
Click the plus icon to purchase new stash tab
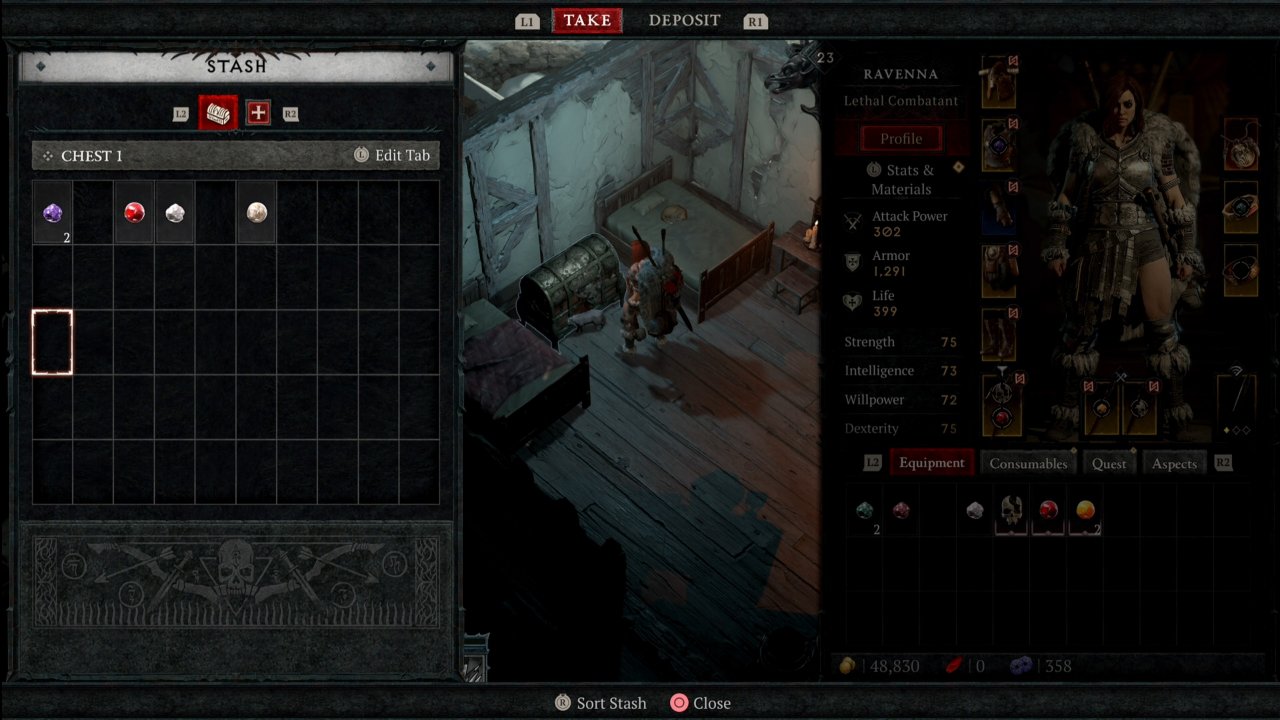[x=258, y=112]
